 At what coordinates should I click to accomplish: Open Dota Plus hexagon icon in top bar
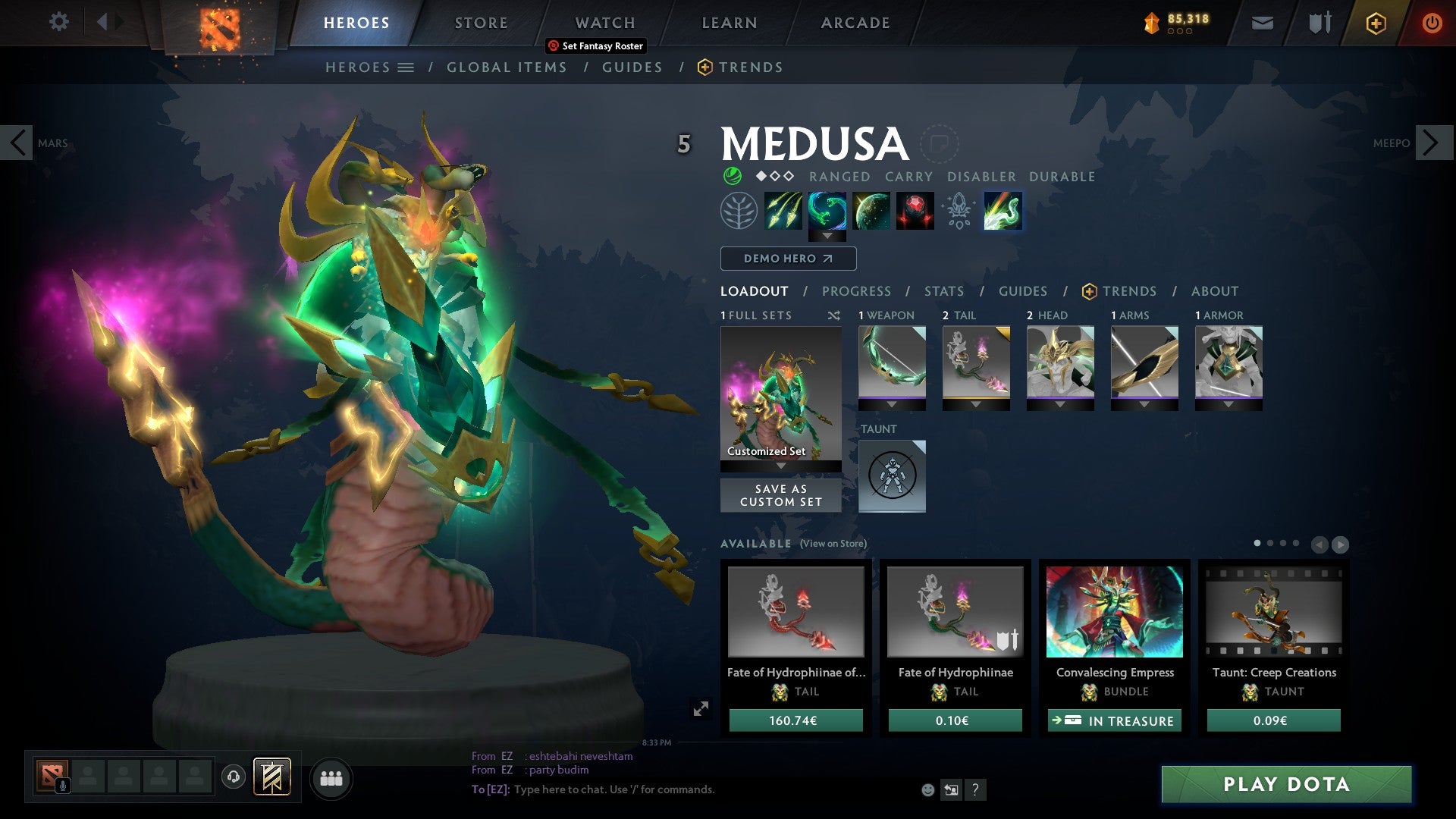tap(1375, 23)
